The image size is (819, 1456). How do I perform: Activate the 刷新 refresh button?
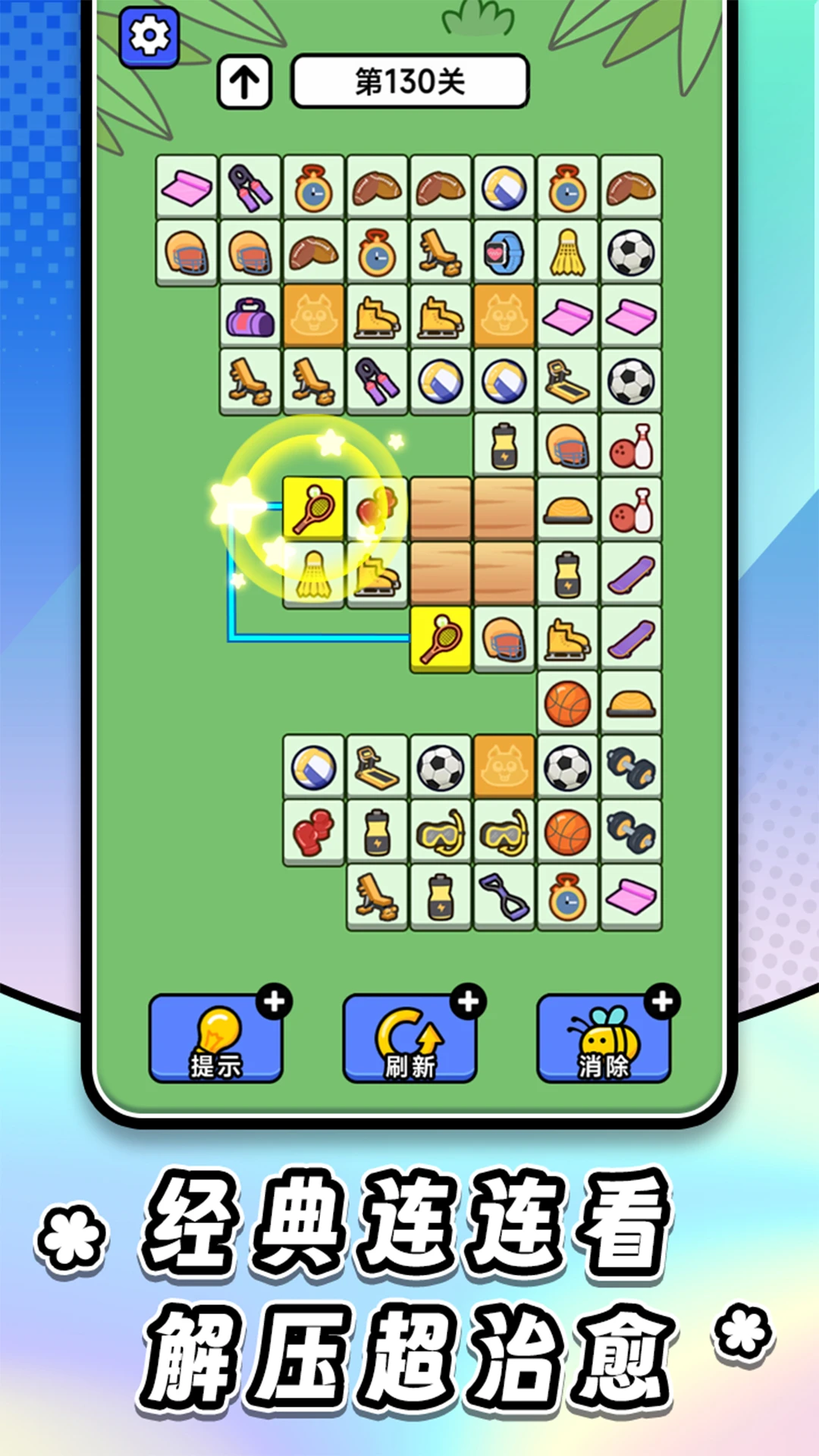409,1039
